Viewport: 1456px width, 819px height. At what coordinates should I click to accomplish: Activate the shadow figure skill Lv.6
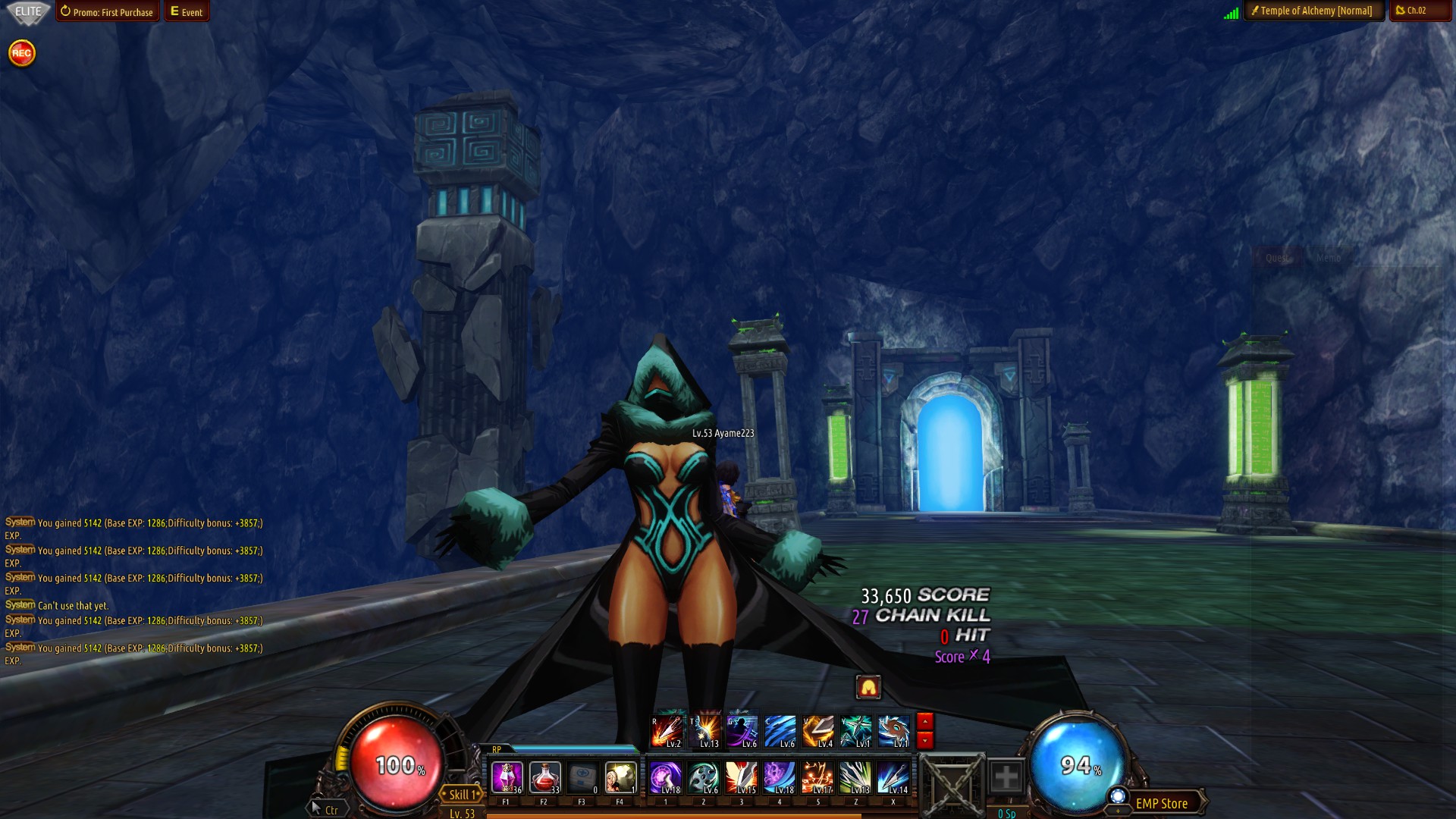click(742, 732)
